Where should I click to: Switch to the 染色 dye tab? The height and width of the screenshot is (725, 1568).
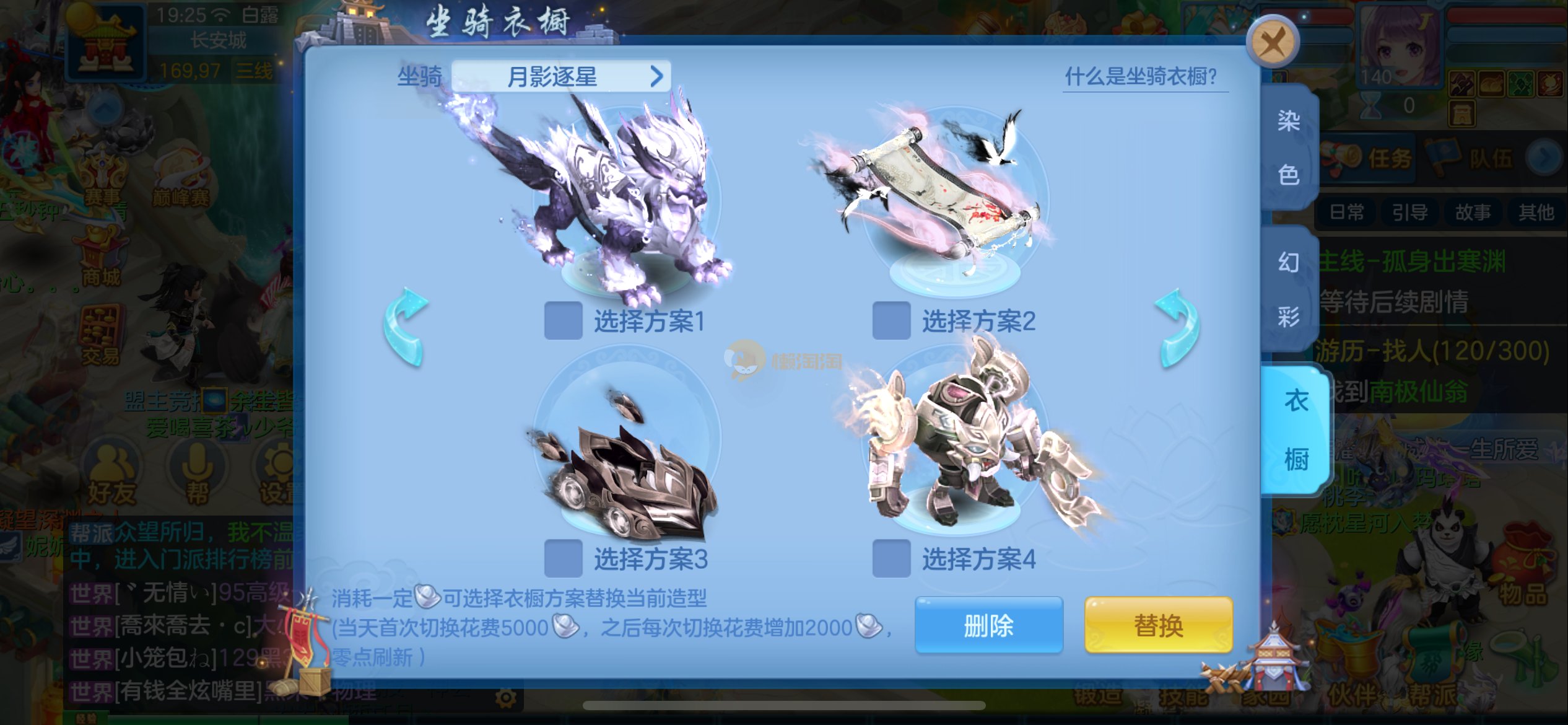click(1288, 147)
